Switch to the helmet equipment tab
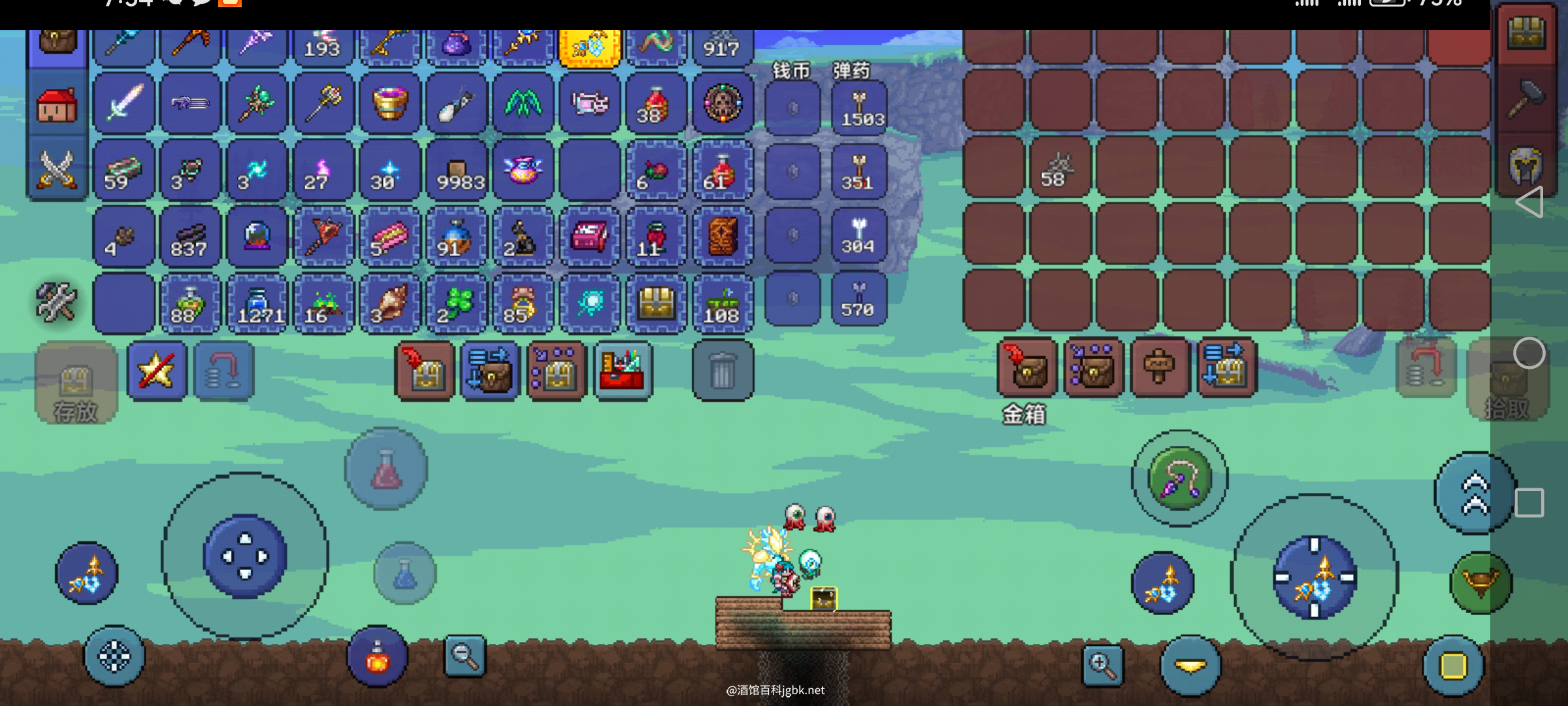The image size is (1568, 706). tap(1526, 165)
